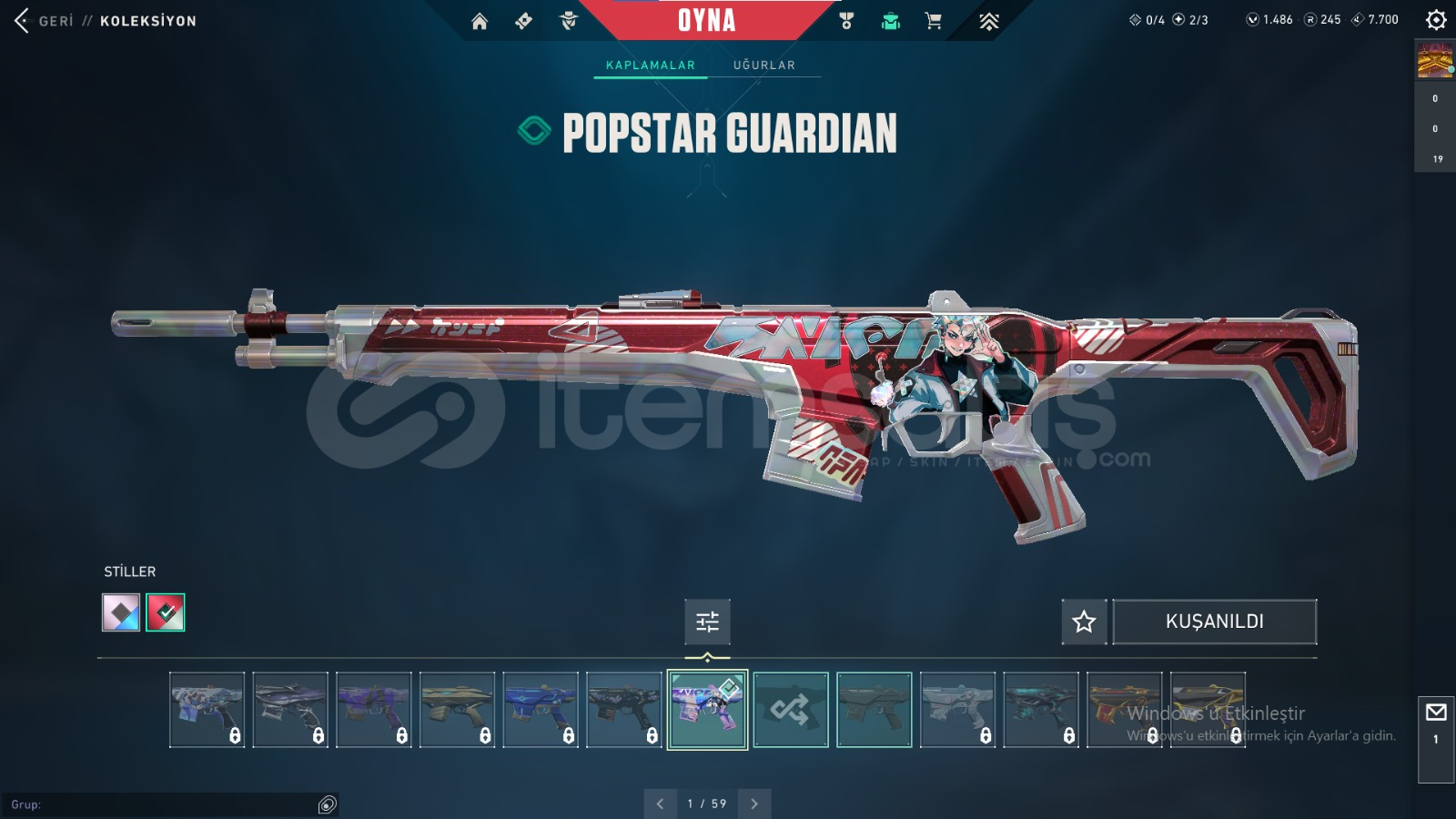Open the store shopping cart
This screenshot has width=1456, height=819.
pos(934,21)
